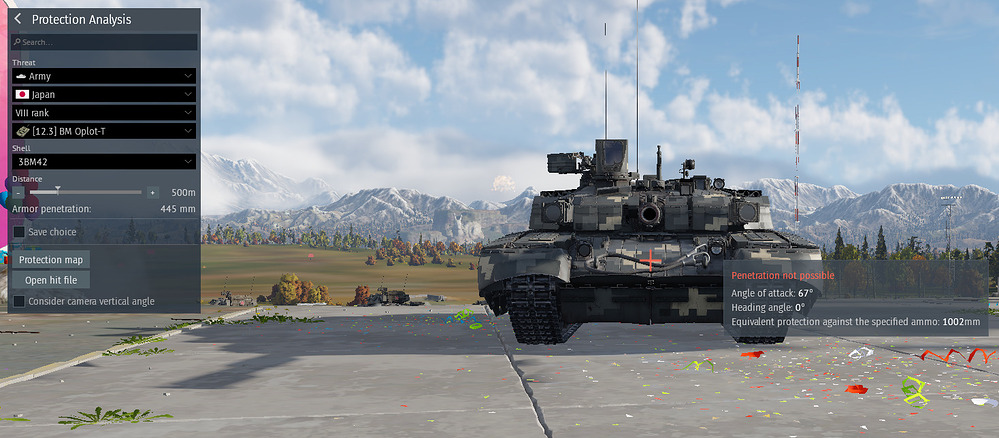Screen dimensions: 999x438
Task: Click the search field in Protection Analysis
Action: (105, 42)
